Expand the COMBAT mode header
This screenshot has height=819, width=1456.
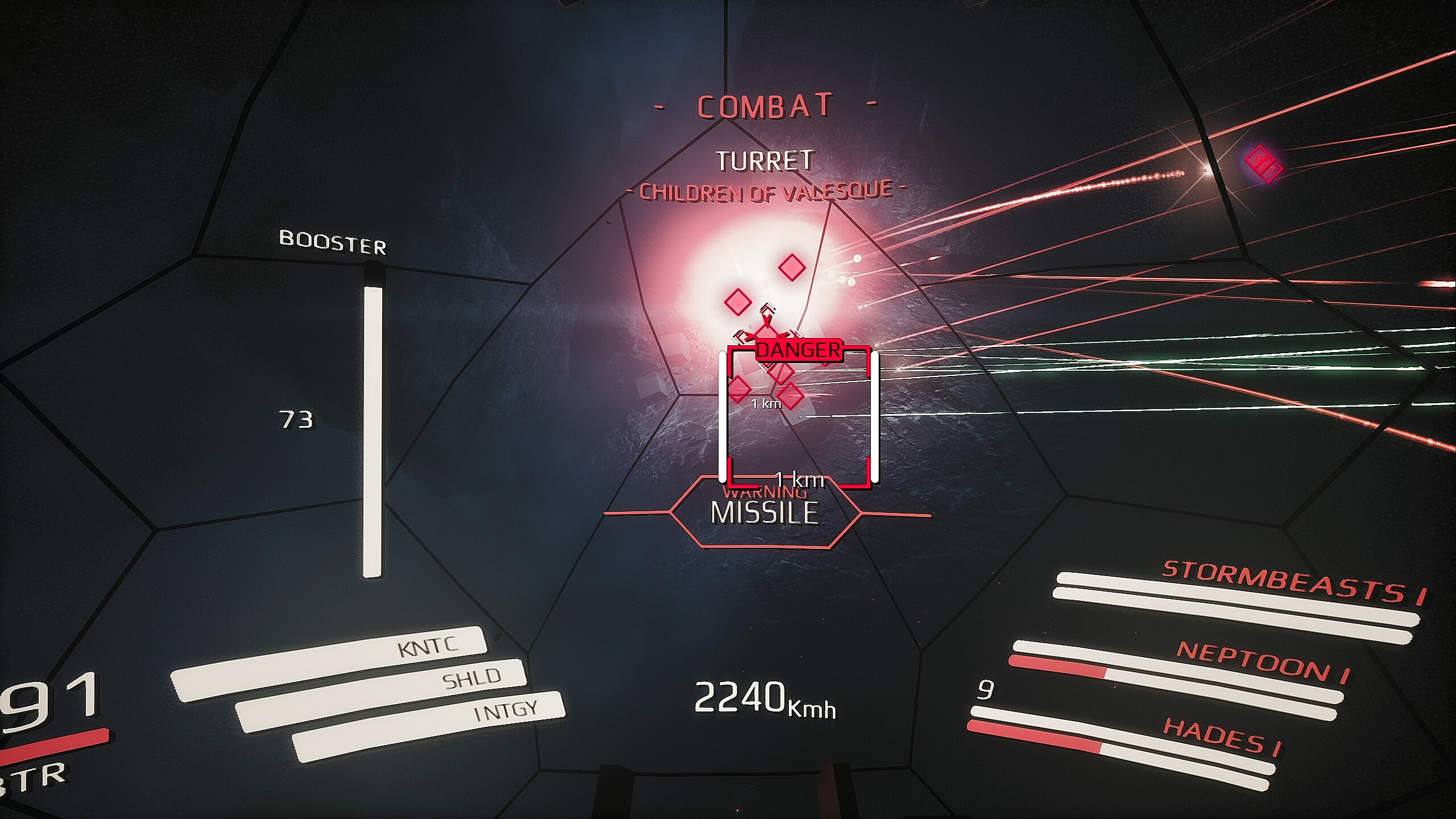pyautogui.click(x=767, y=105)
